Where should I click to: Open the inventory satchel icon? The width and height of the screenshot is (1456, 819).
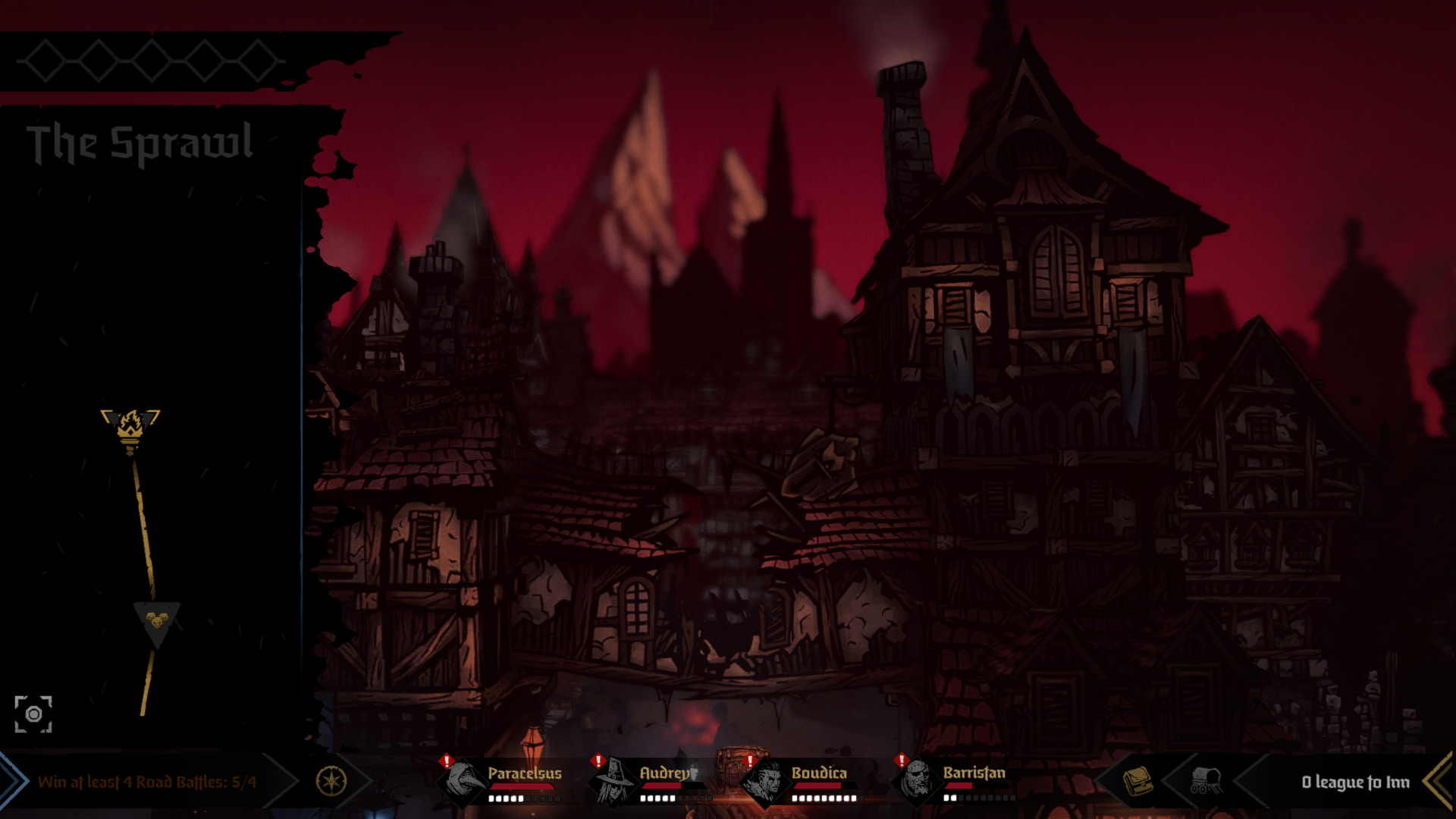click(1137, 780)
